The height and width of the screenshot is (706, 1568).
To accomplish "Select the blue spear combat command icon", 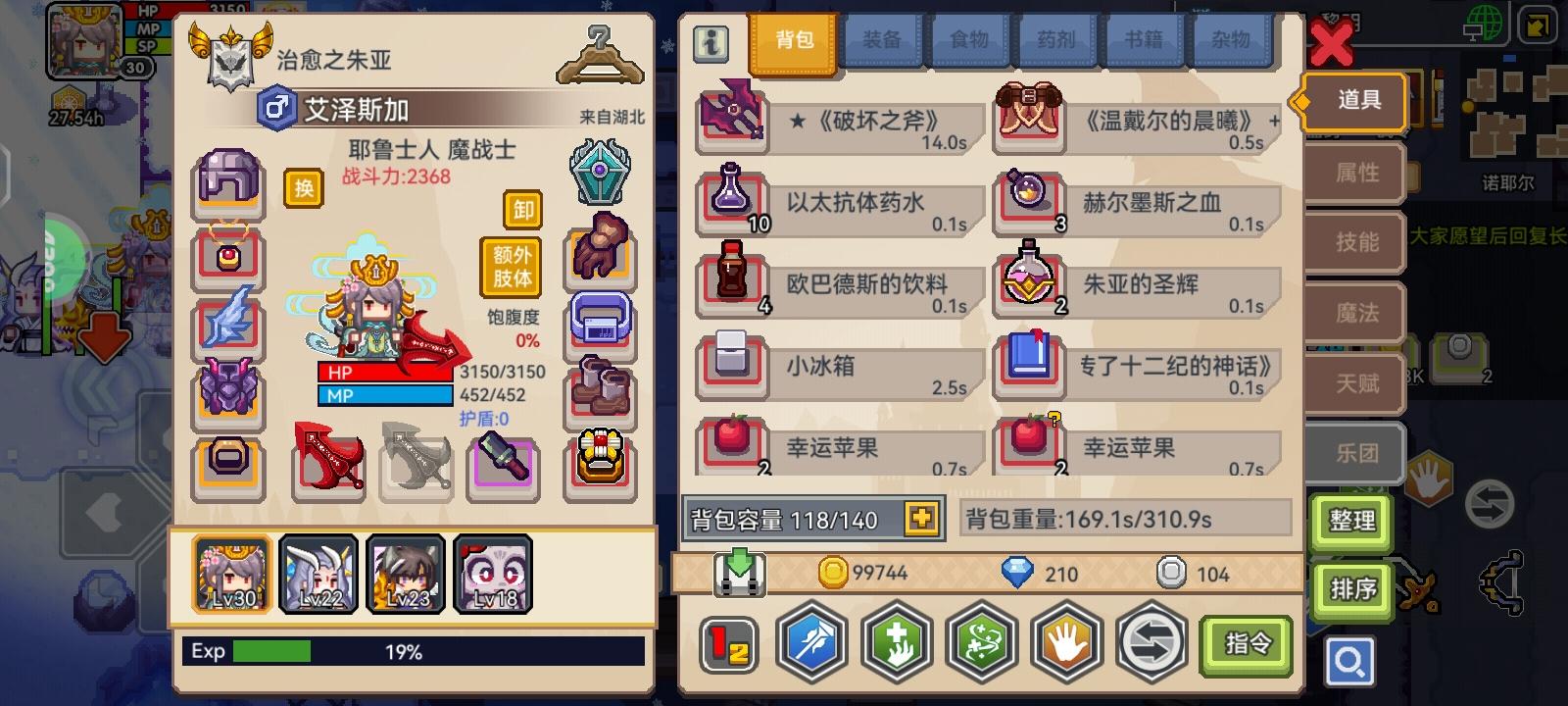I will (810, 644).
